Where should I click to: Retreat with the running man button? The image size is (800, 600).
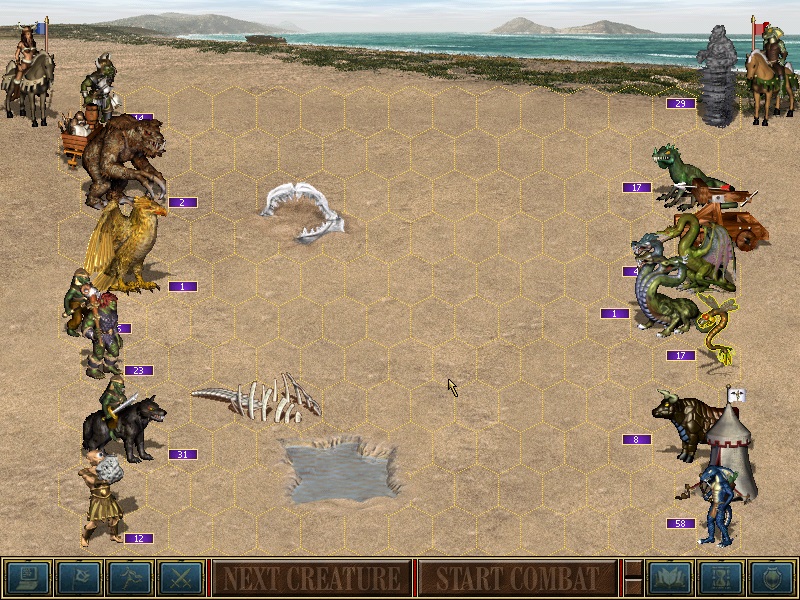tap(130, 578)
